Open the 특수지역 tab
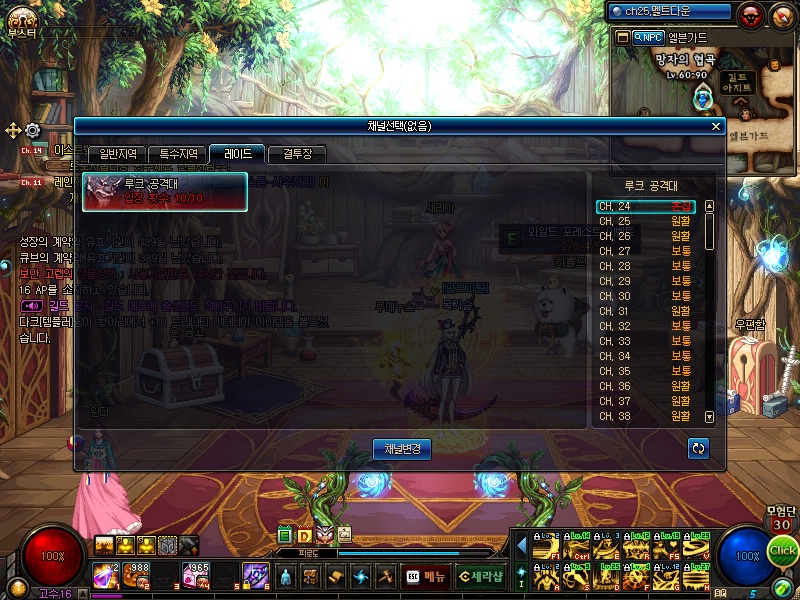Image resolution: width=800 pixels, height=600 pixels. (x=178, y=154)
